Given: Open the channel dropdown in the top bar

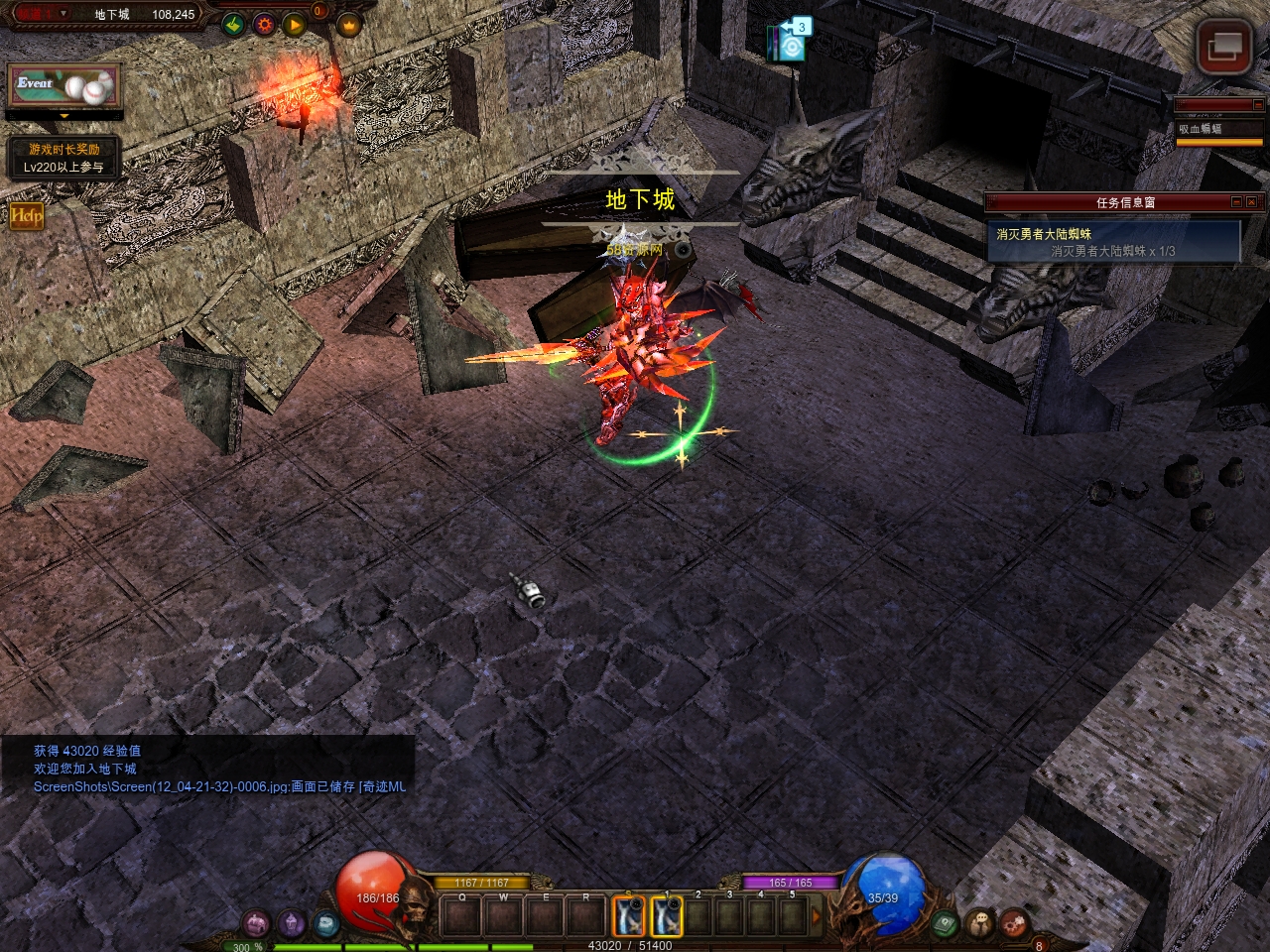Looking at the screenshot, I should [63, 14].
